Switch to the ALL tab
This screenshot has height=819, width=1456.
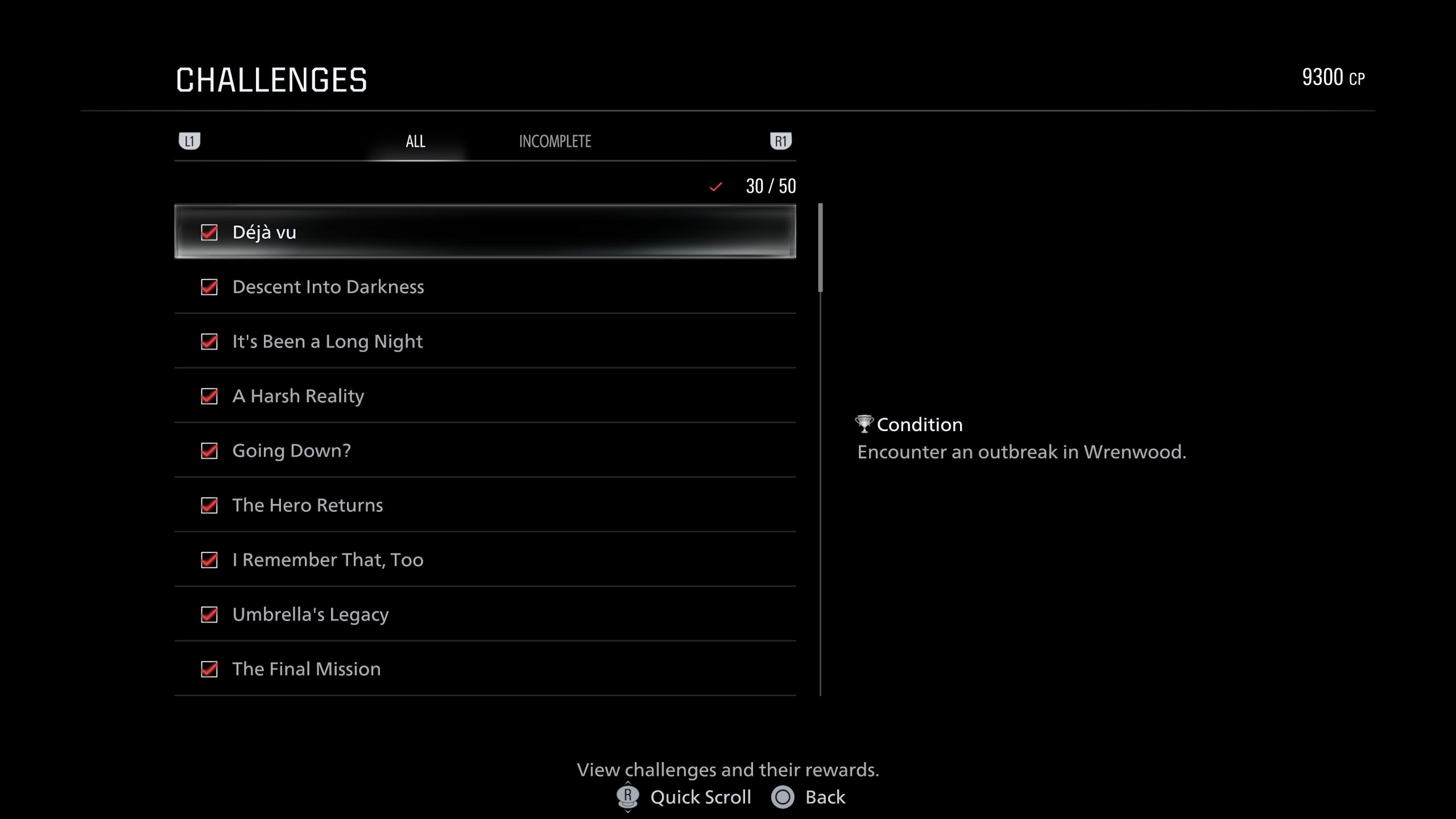coord(414,141)
